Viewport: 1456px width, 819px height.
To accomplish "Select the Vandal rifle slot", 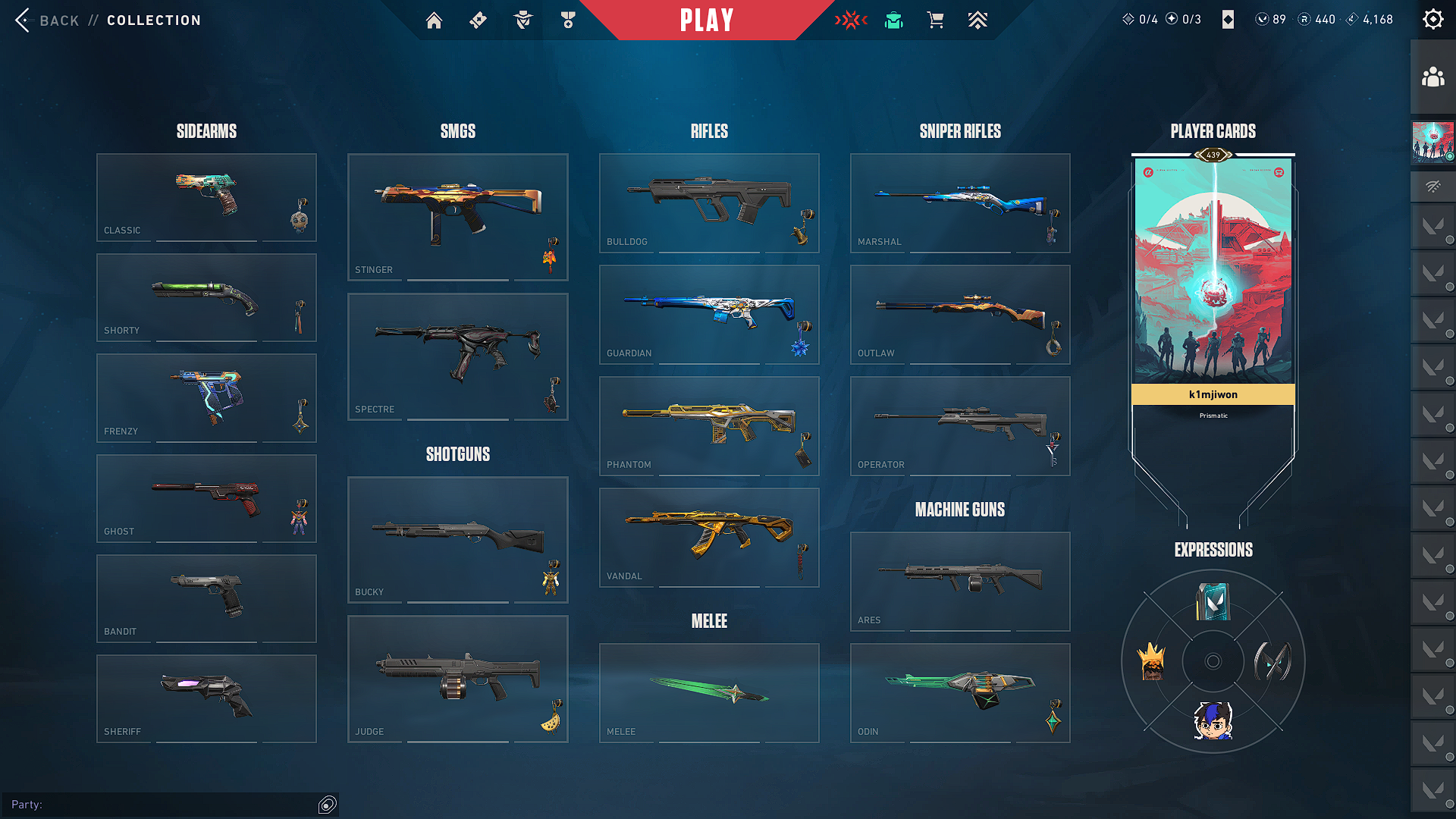I will coord(709,537).
